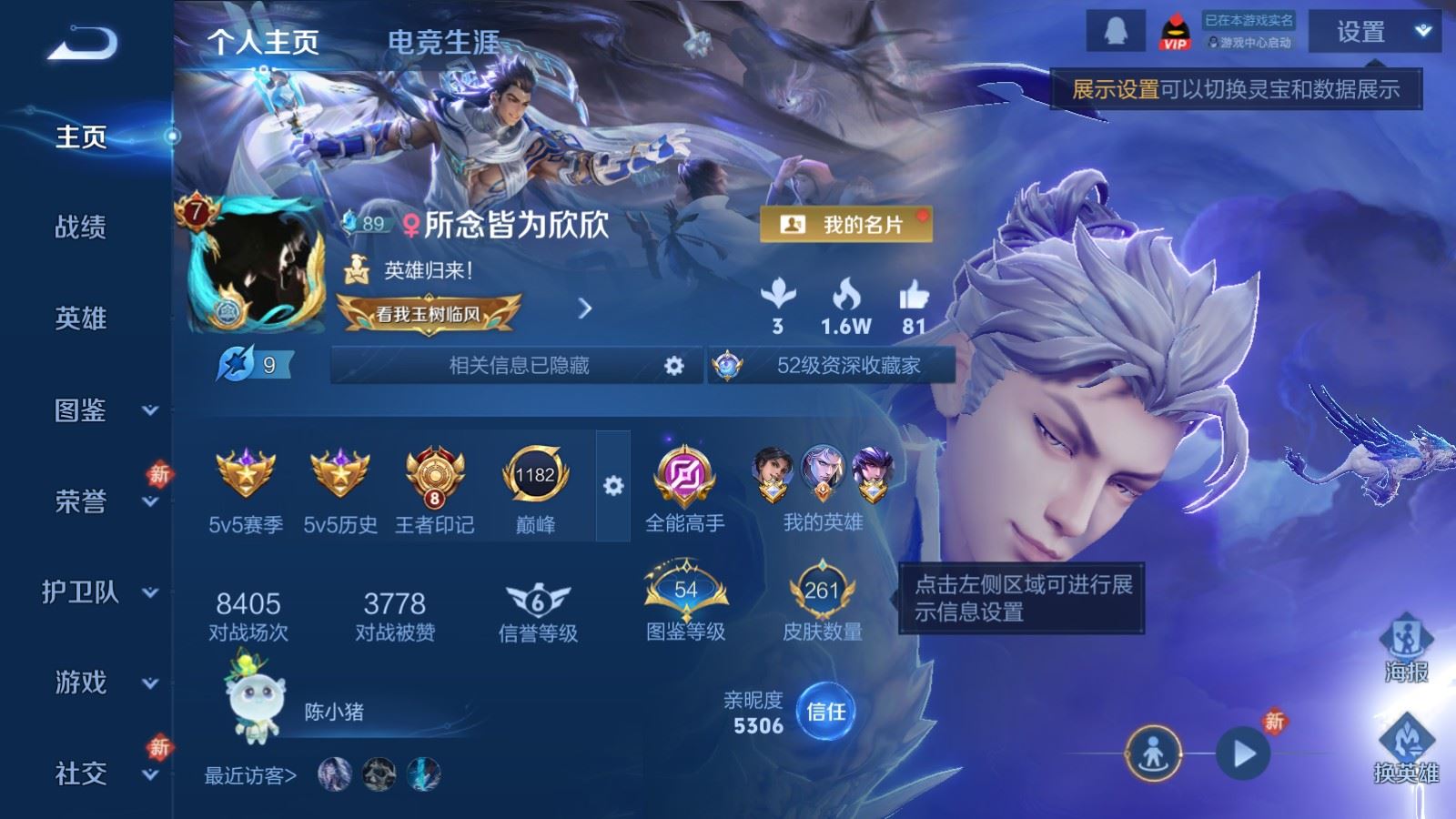Tap the 换英雄 button
The image size is (1456, 819).
click(1406, 748)
